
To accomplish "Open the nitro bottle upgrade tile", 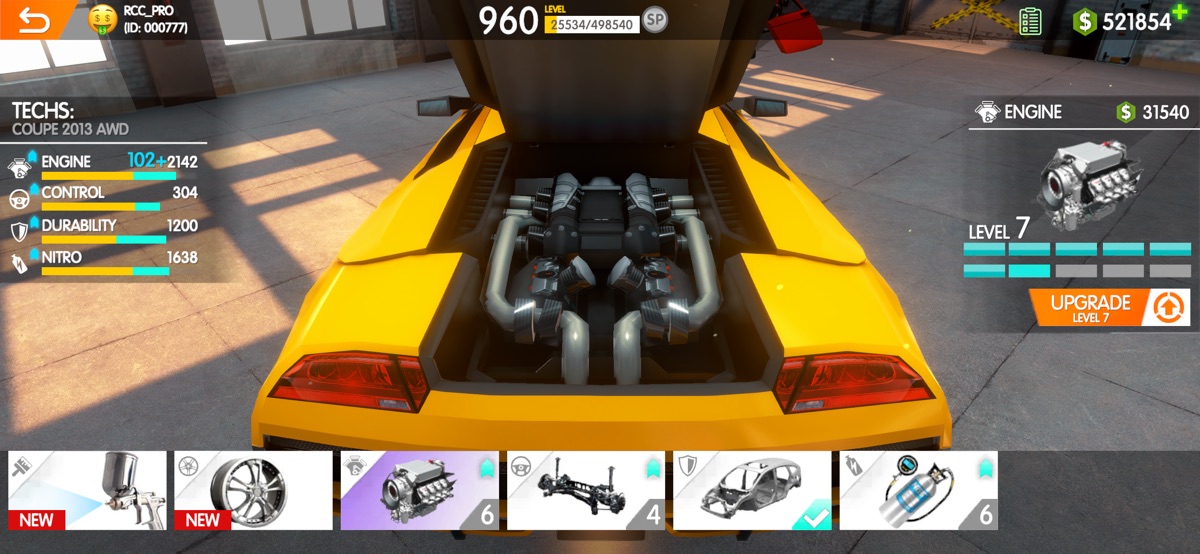I will [x=918, y=490].
